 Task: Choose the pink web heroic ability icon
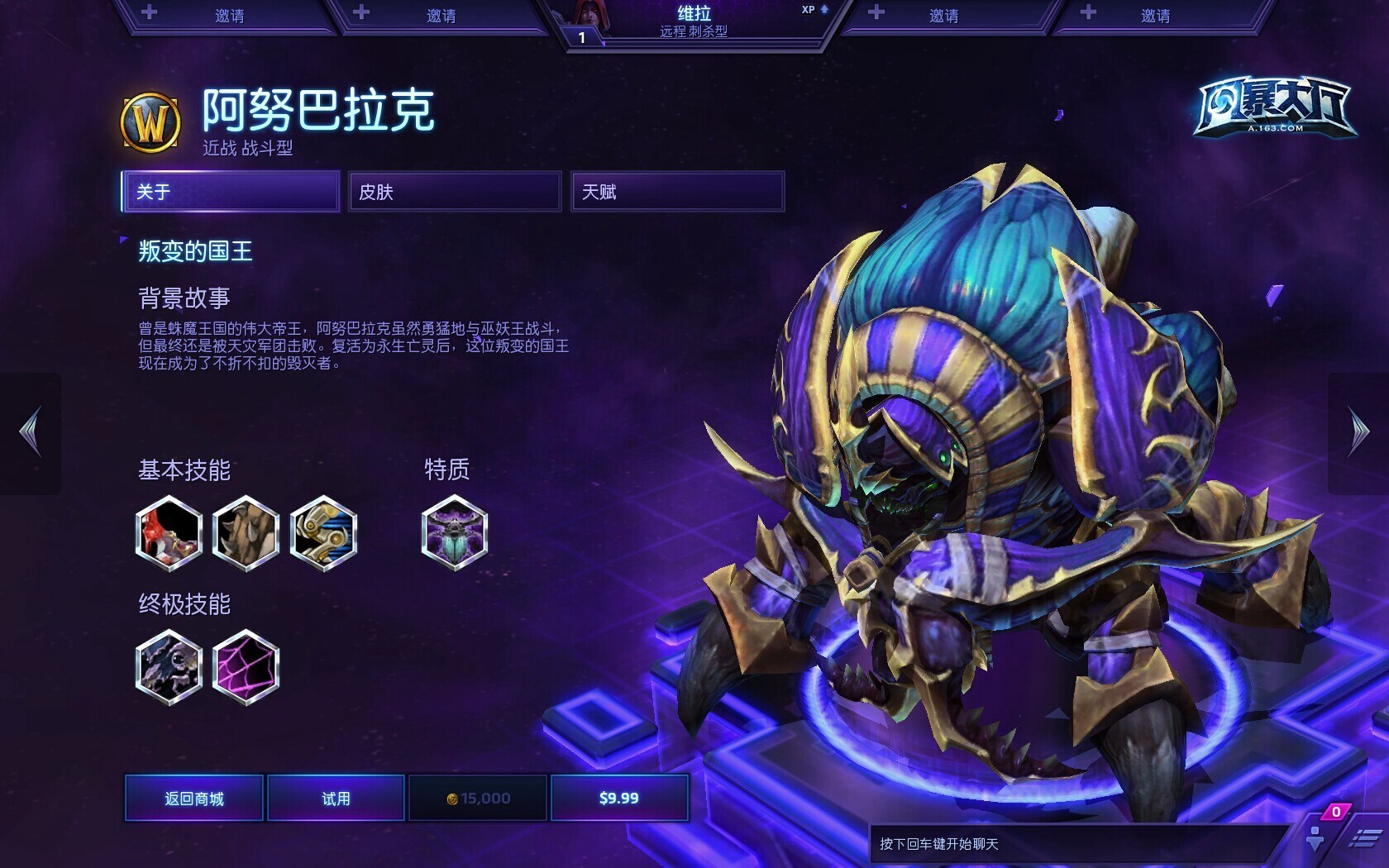coord(246,666)
